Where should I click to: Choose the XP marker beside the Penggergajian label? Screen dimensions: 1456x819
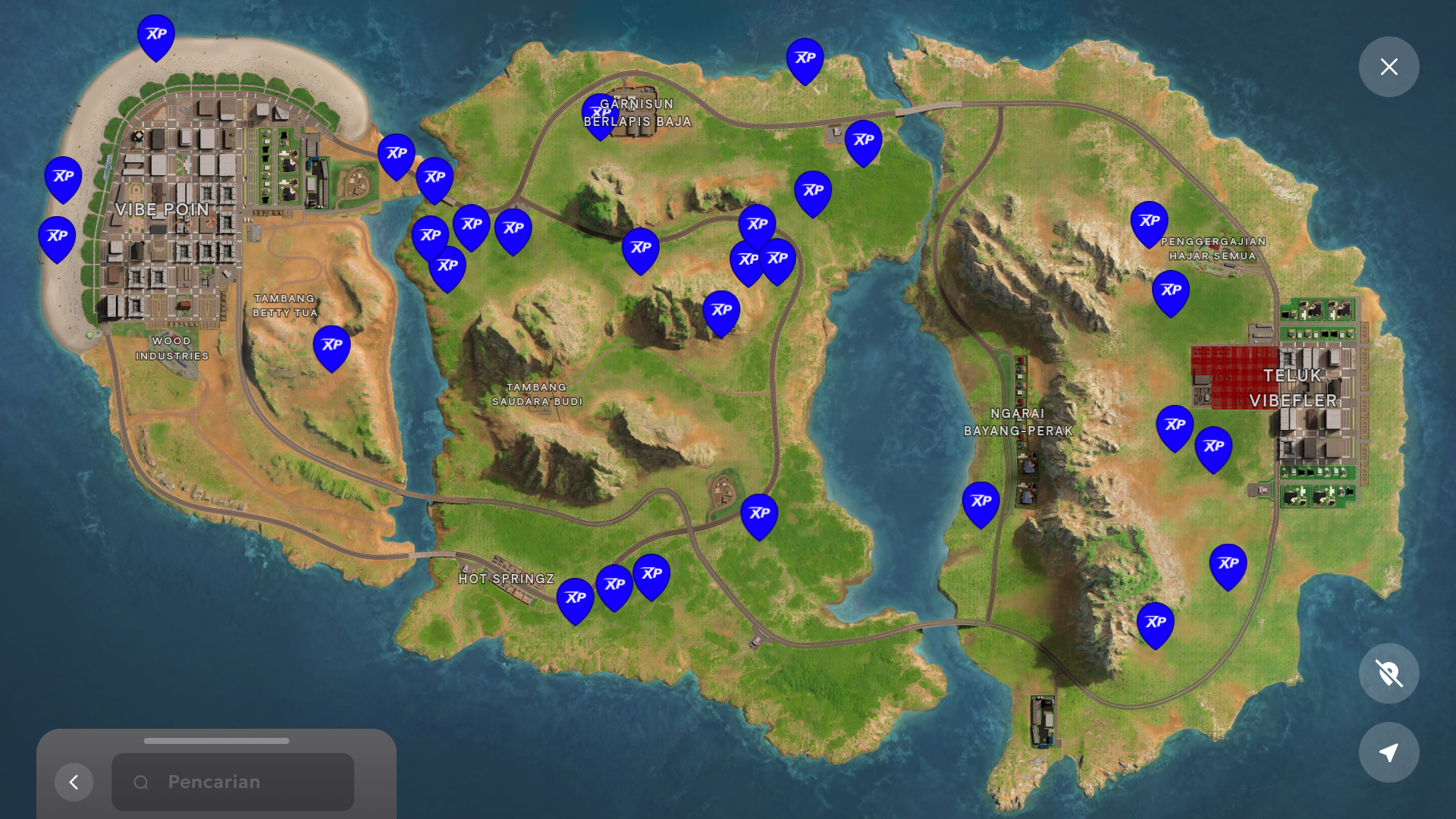(1149, 221)
